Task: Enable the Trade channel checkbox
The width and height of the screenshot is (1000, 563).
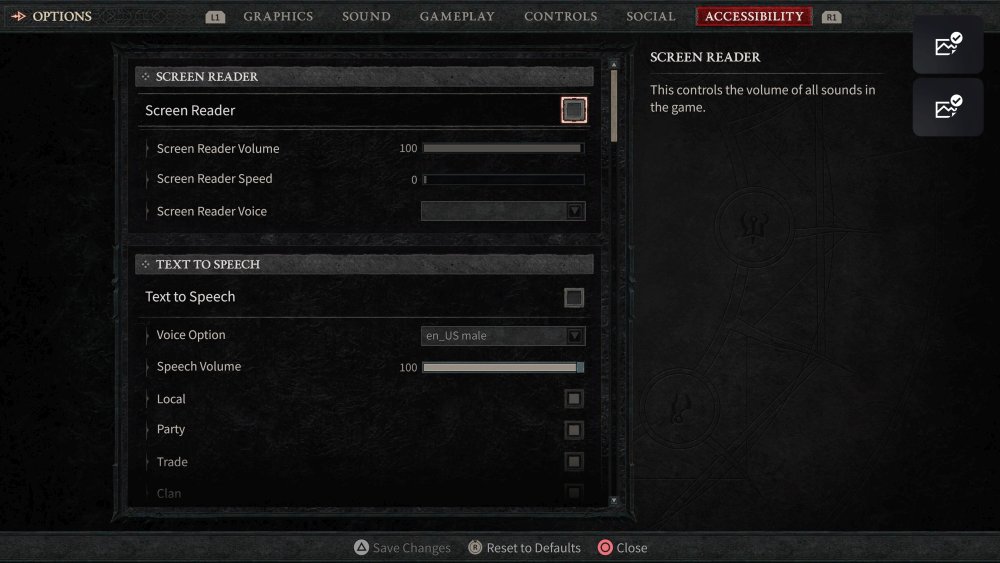Action: 574,461
